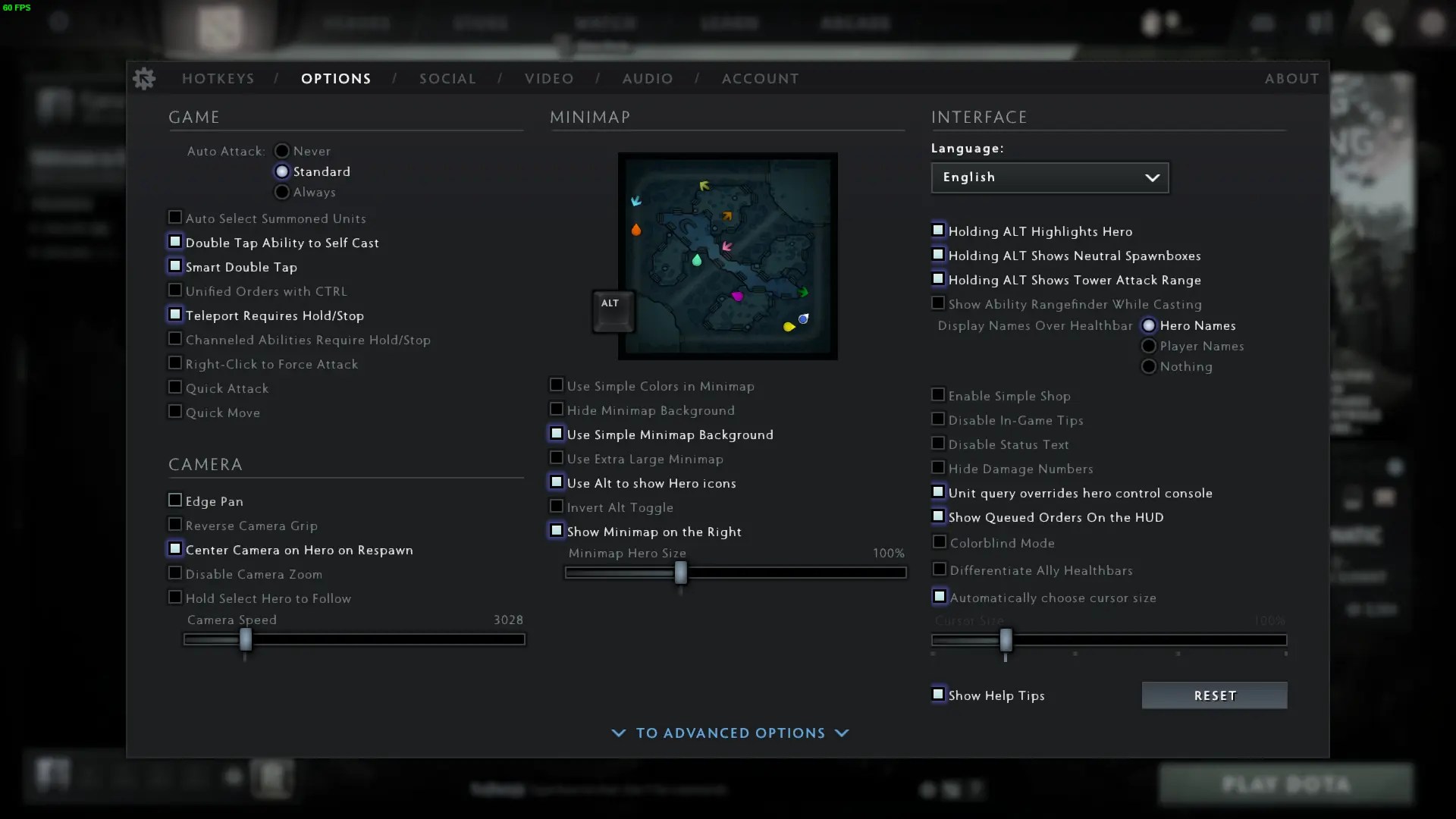This screenshot has height=819, width=1456.
Task: Click the settings gear icon on the dialog
Action: pos(144,78)
